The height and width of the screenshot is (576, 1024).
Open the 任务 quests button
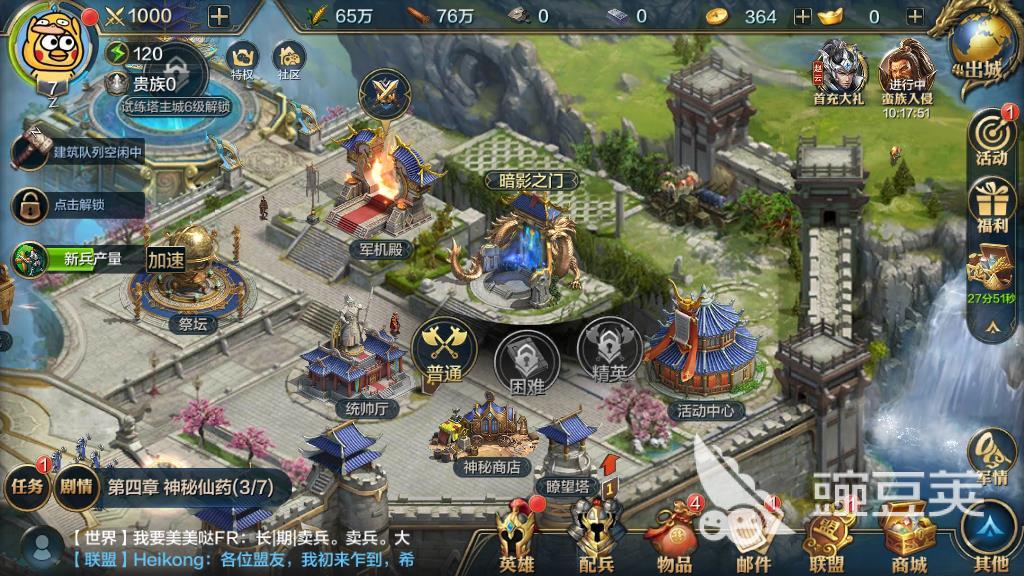tap(27, 486)
